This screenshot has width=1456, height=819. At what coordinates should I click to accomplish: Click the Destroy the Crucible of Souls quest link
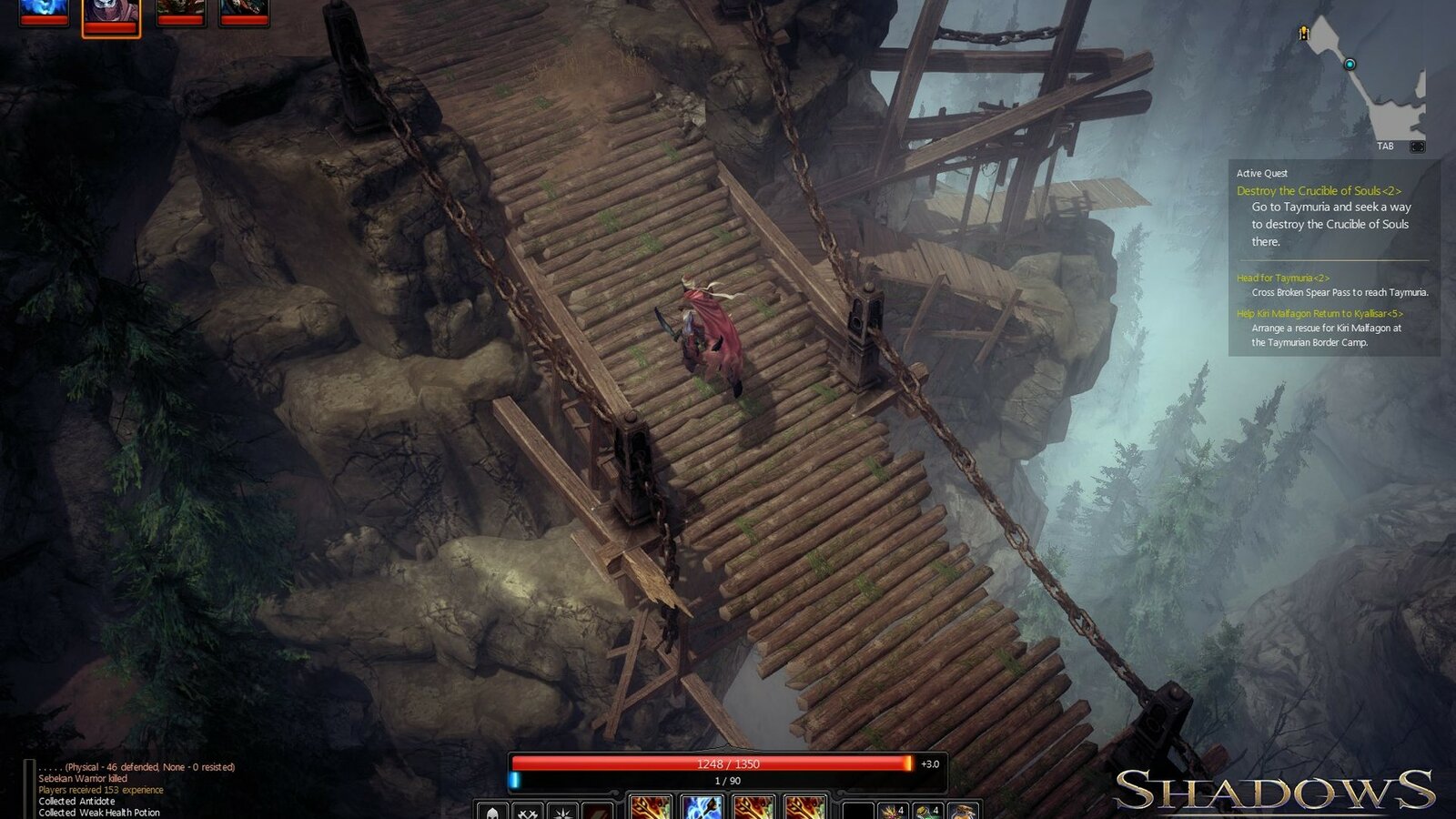pyautogui.click(x=1319, y=191)
